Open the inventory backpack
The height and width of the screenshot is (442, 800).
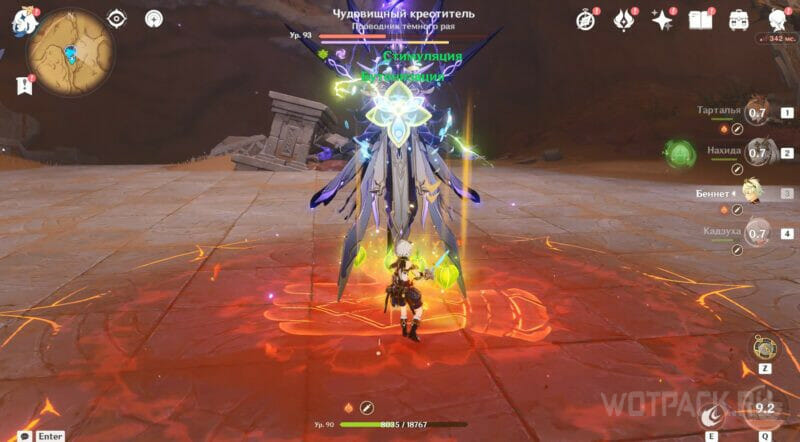coord(739,19)
